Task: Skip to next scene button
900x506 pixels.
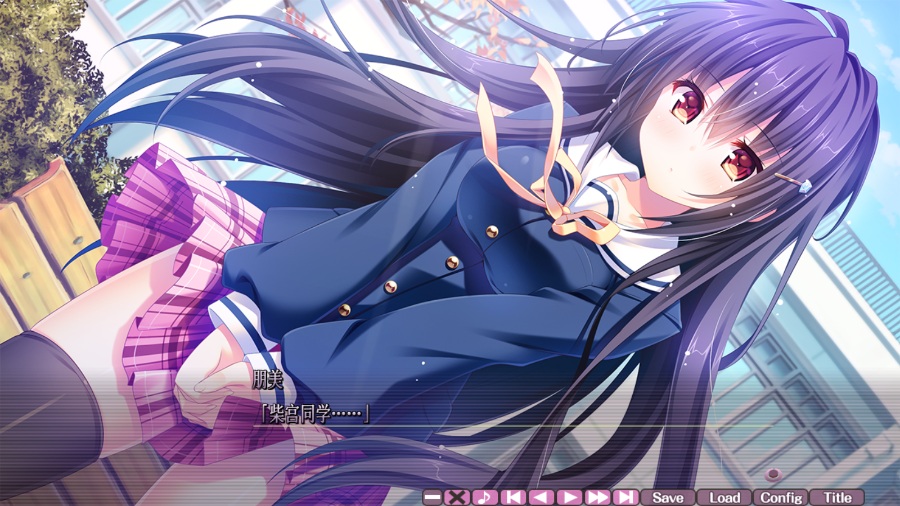Action: point(625,497)
